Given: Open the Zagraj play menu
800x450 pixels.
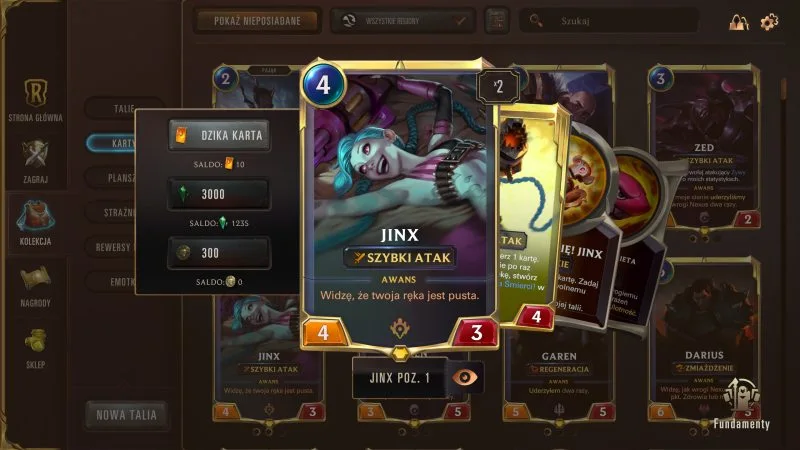Looking at the screenshot, I should (x=35, y=160).
